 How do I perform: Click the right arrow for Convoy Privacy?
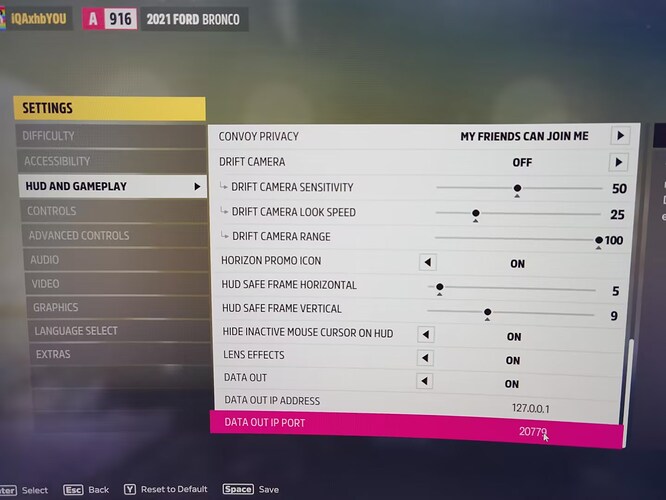(x=620, y=136)
